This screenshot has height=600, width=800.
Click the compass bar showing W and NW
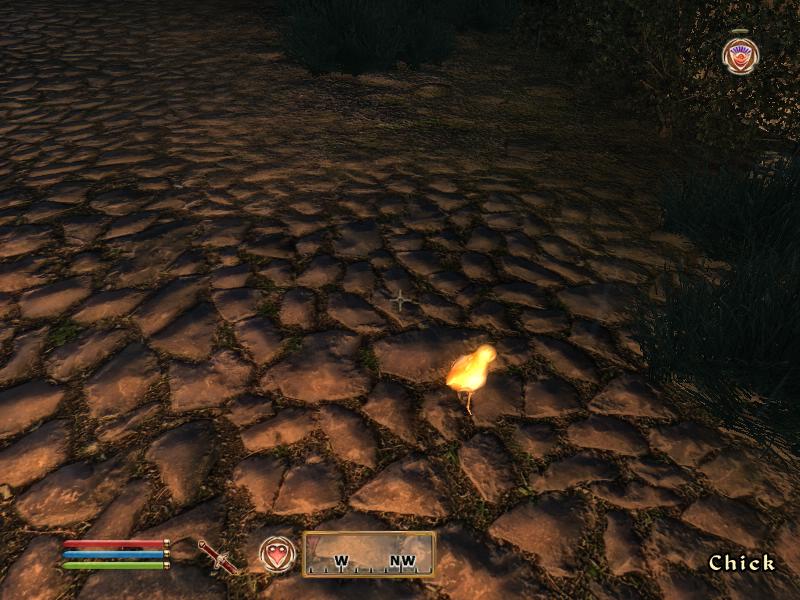[x=369, y=554]
